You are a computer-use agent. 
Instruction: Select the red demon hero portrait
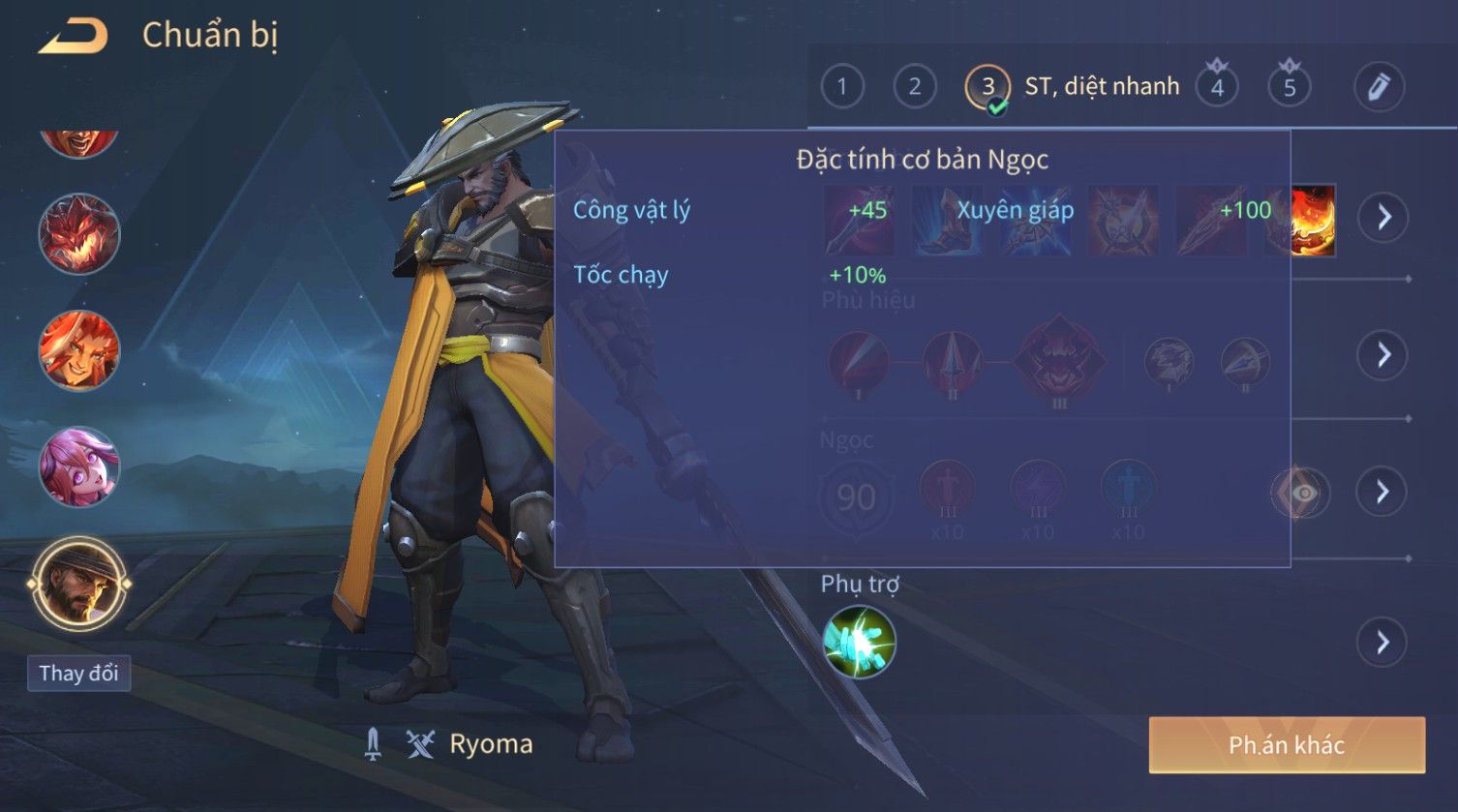coord(79,234)
